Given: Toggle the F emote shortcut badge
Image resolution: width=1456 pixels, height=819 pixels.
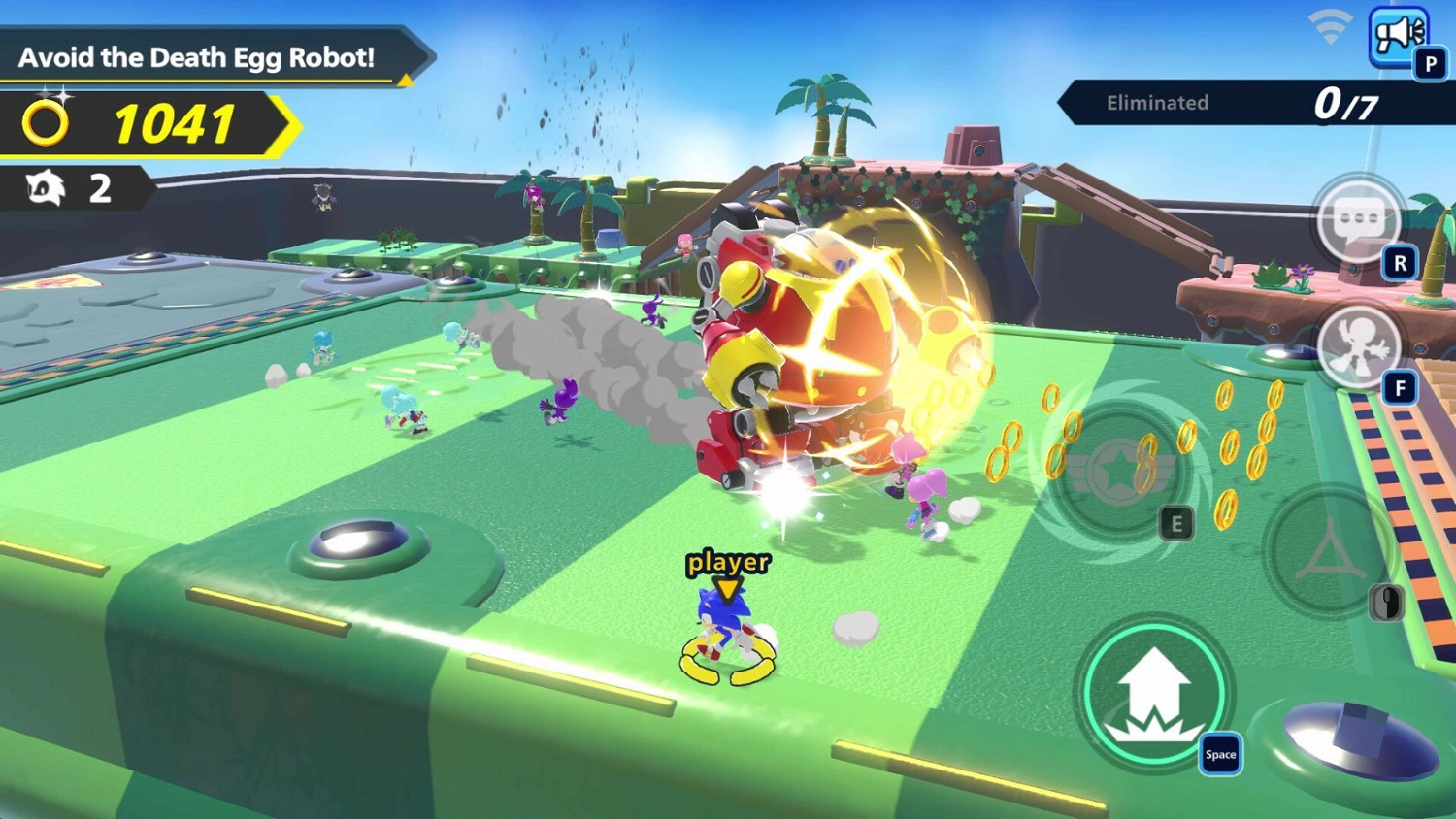Looking at the screenshot, I should 1399,388.
